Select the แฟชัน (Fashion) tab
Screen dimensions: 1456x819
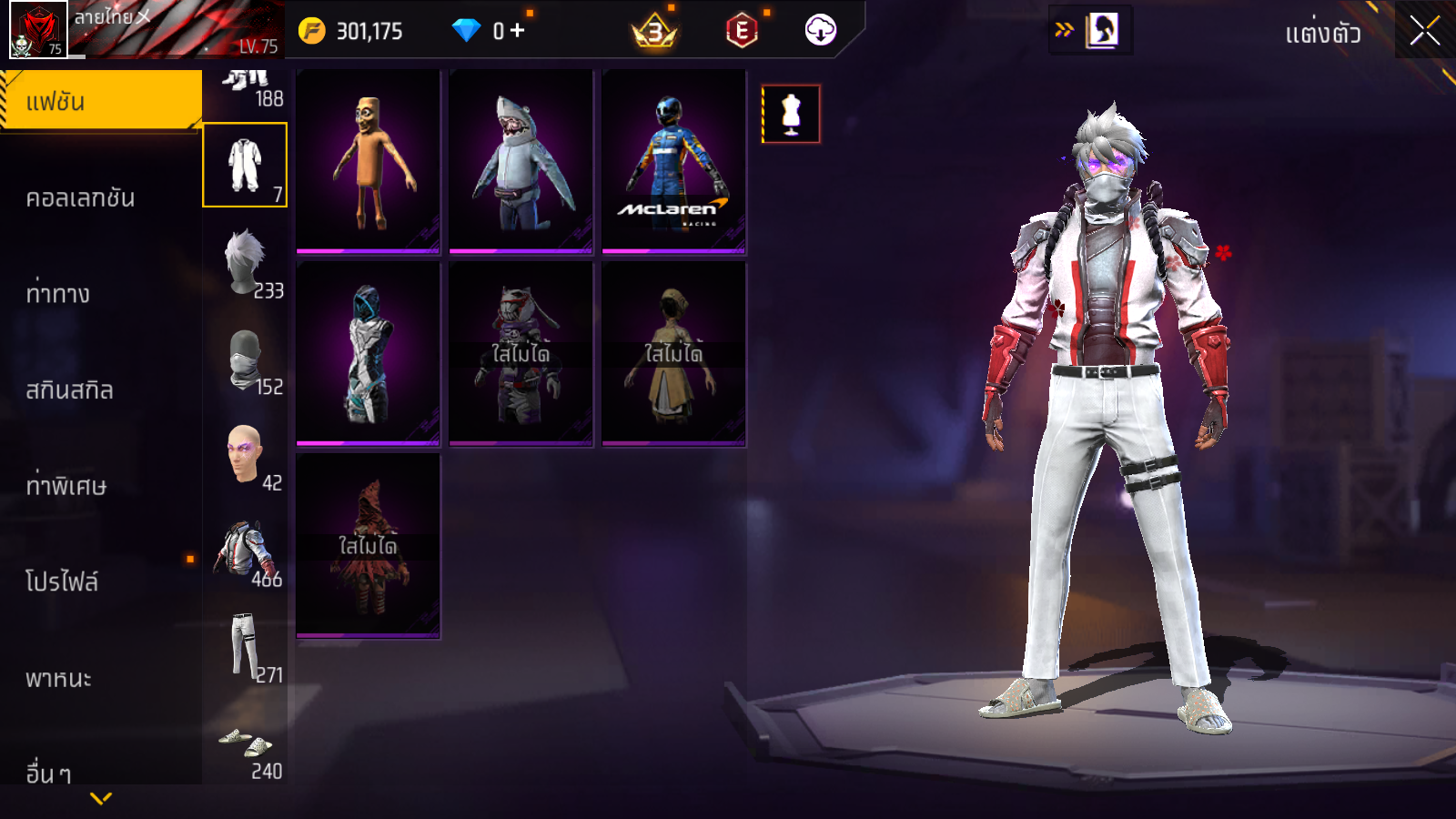point(100,101)
